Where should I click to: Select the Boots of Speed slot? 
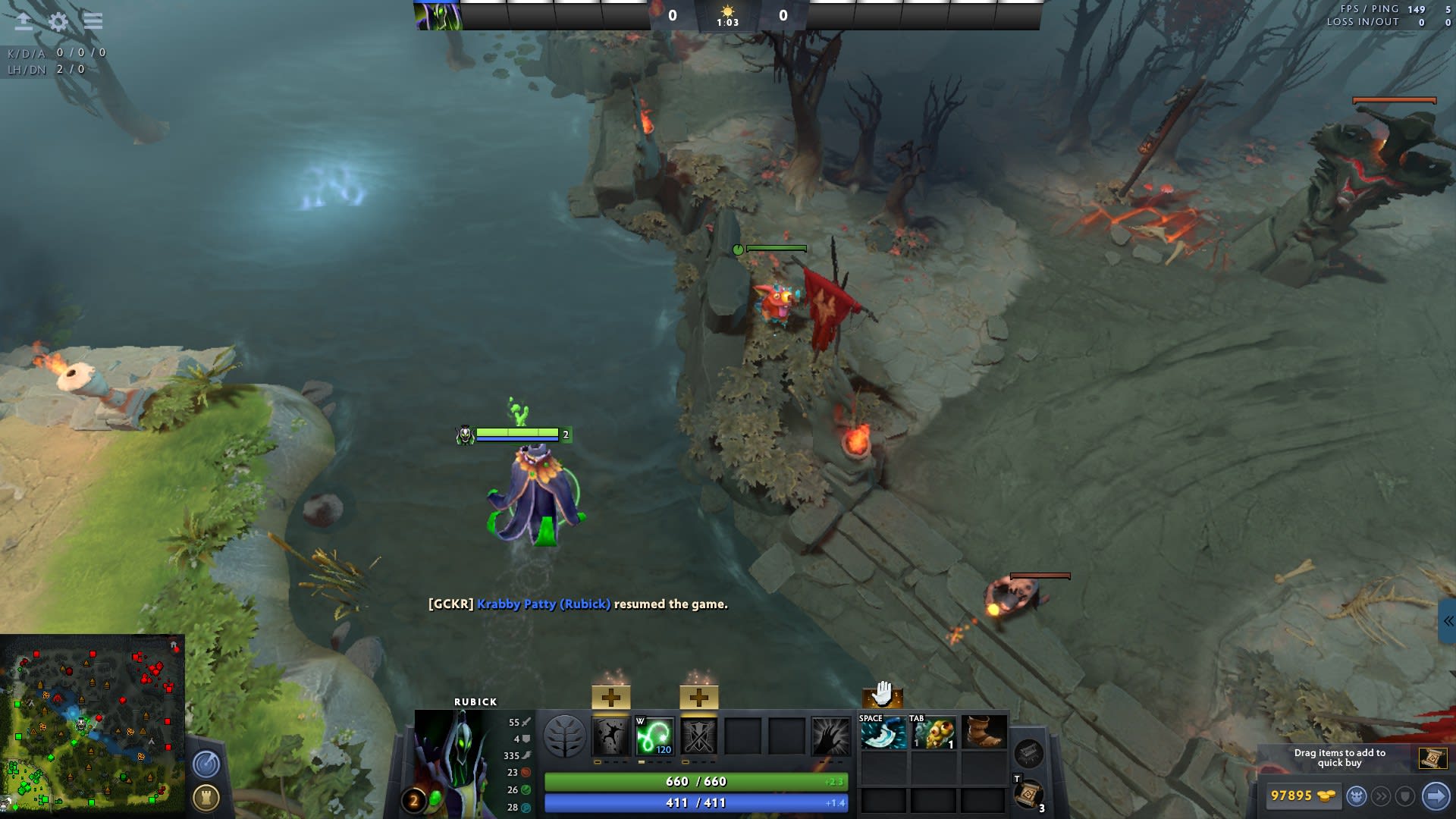pyautogui.click(x=984, y=733)
